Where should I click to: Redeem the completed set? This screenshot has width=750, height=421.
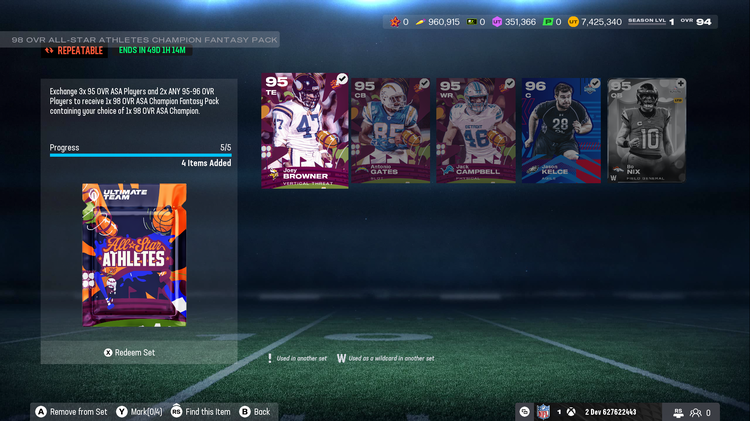[130, 352]
